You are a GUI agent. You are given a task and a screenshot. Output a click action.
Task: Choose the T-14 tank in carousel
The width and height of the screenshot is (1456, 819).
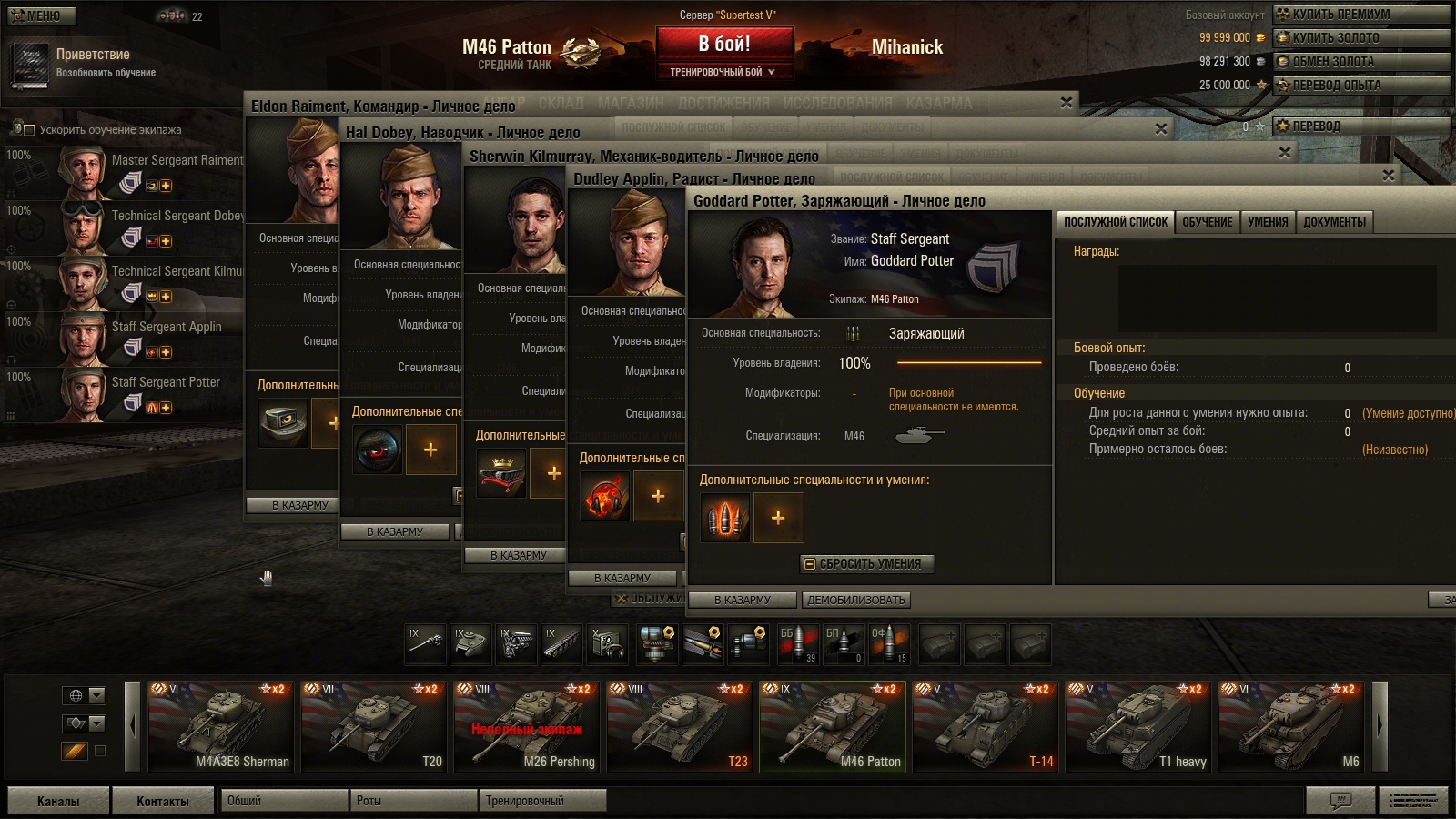[986, 726]
